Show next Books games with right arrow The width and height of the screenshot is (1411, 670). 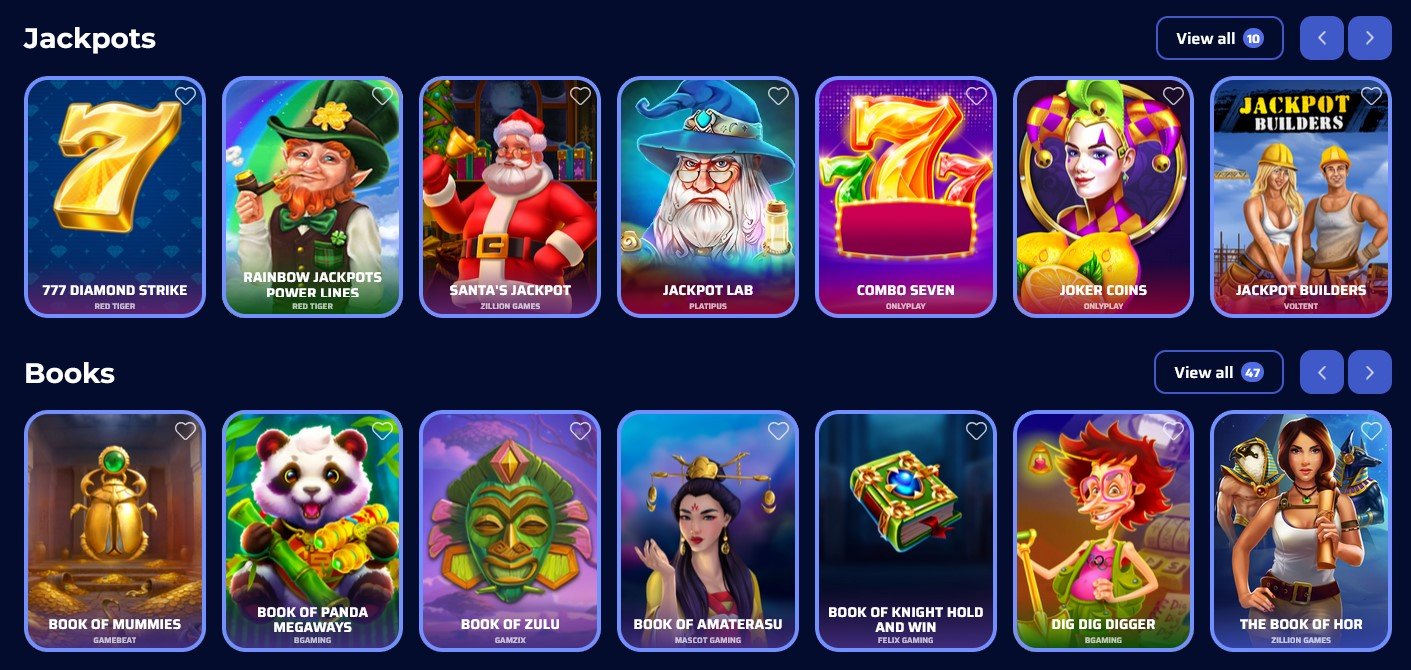(1369, 373)
